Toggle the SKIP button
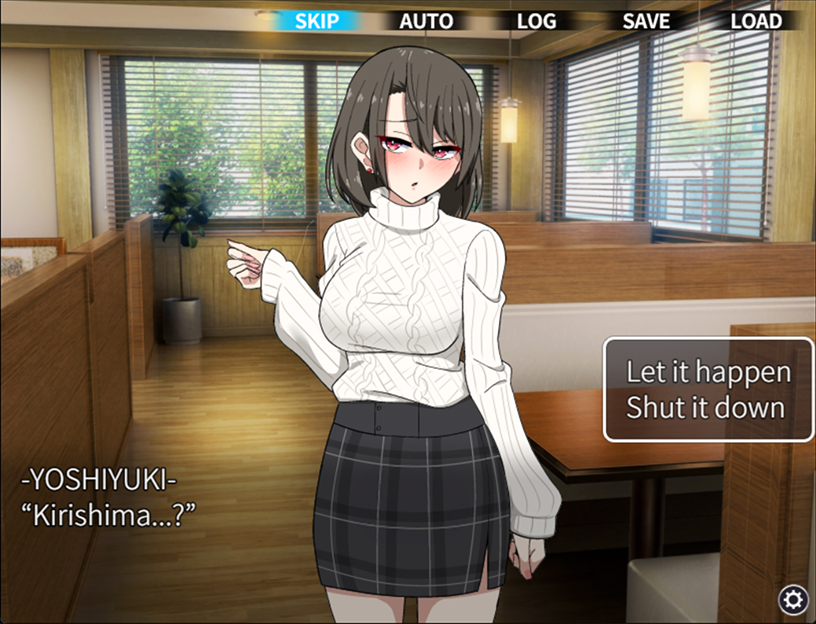The width and height of the screenshot is (816, 624). coord(317,21)
